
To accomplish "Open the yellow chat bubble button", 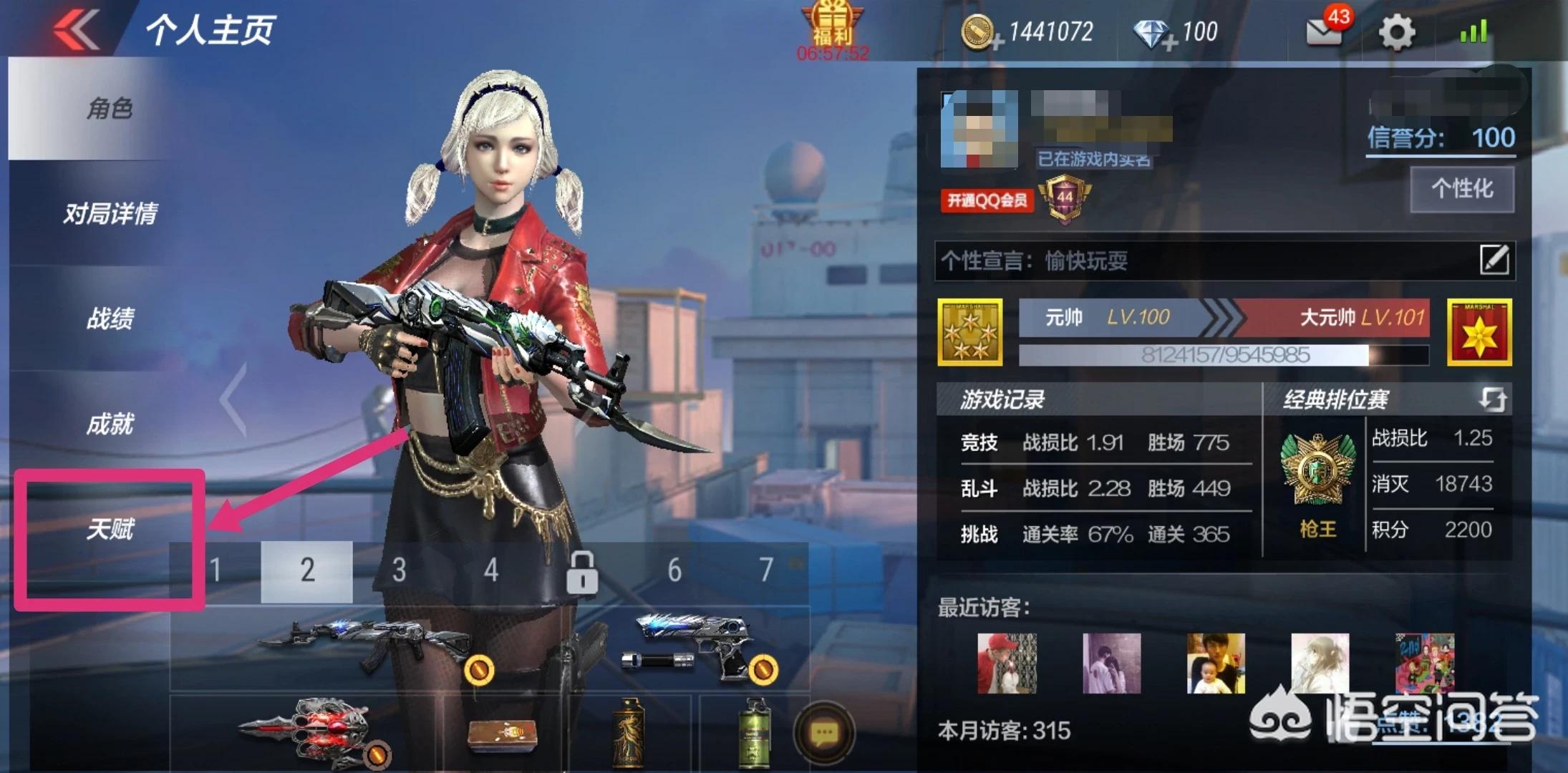I will click(823, 733).
